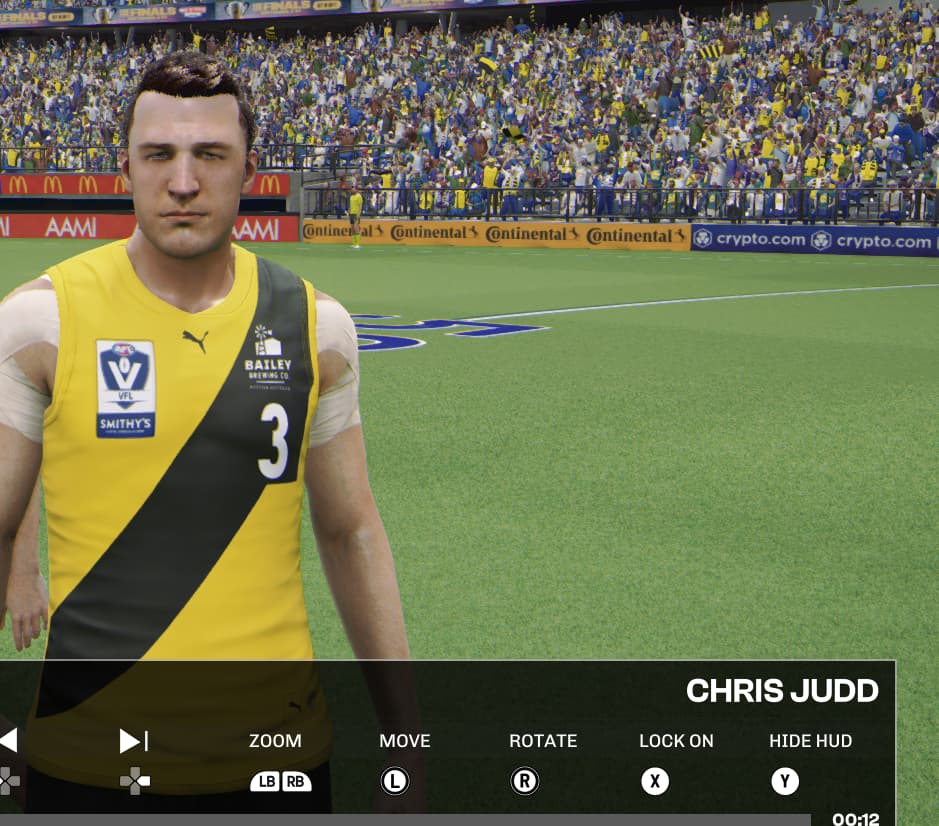Select the Hide HUD option

click(810, 741)
